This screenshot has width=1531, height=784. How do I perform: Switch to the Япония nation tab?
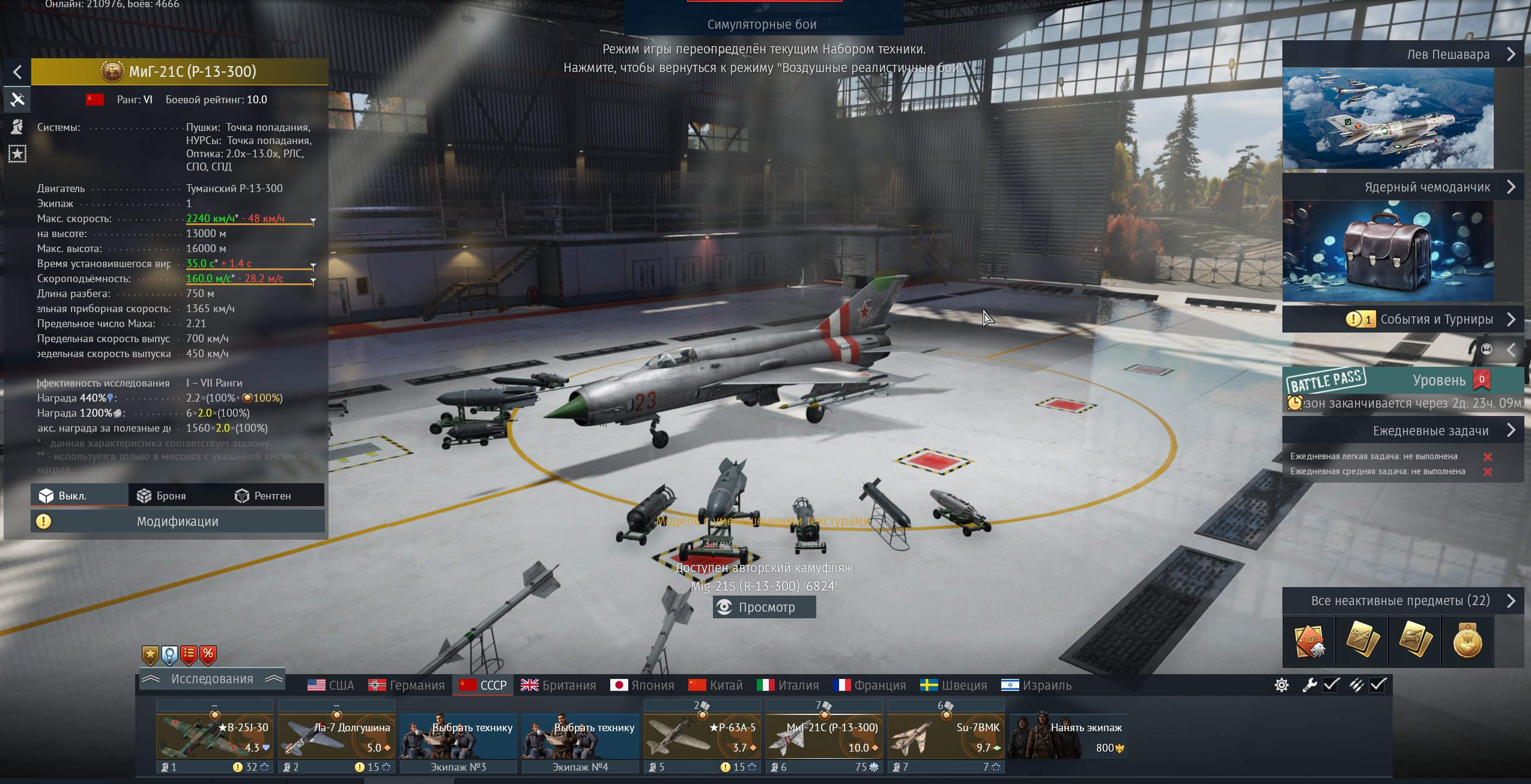click(642, 685)
